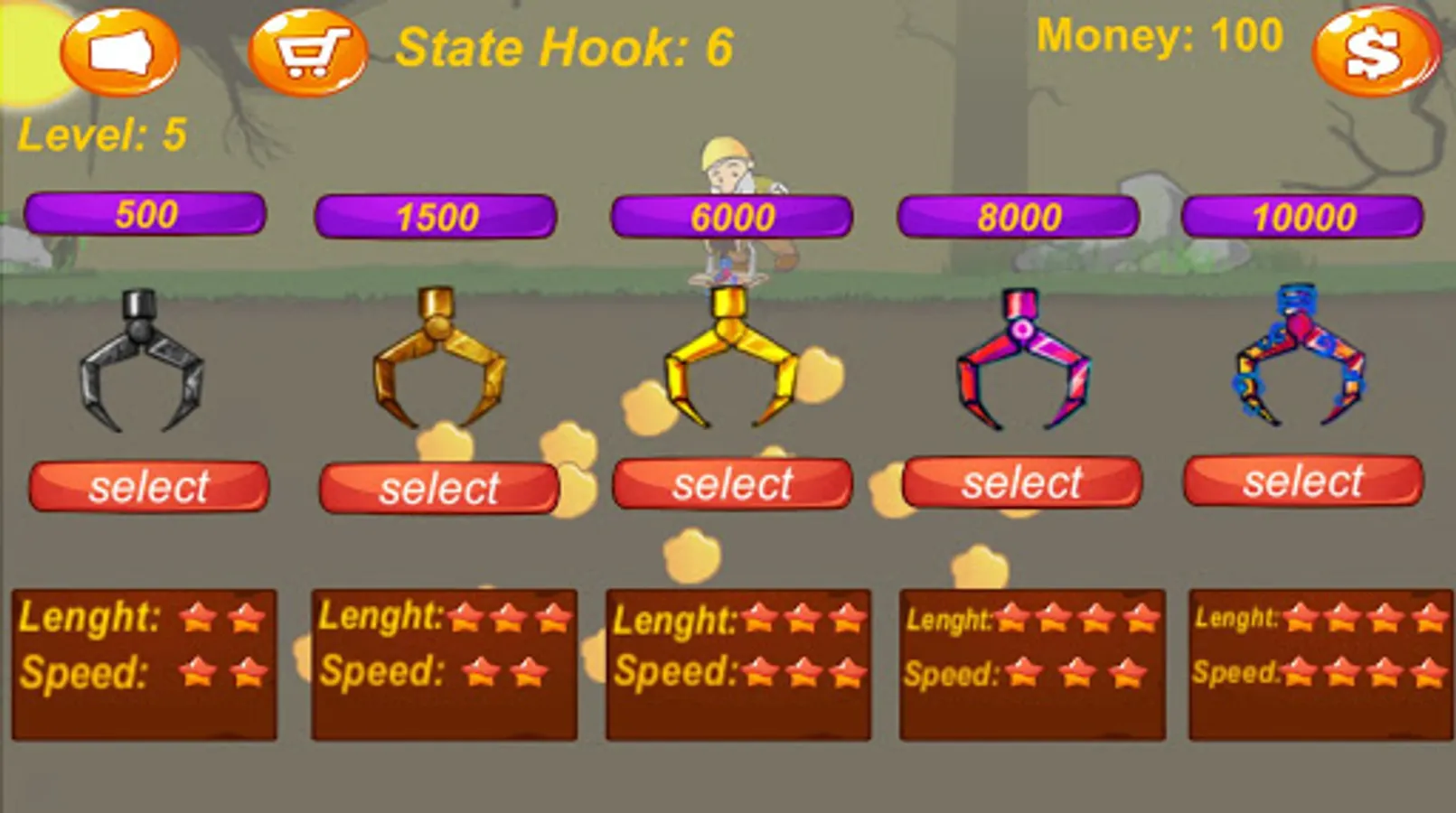1456x813 pixels.
Task: Select the bronze claw hook
Action: coord(440,488)
